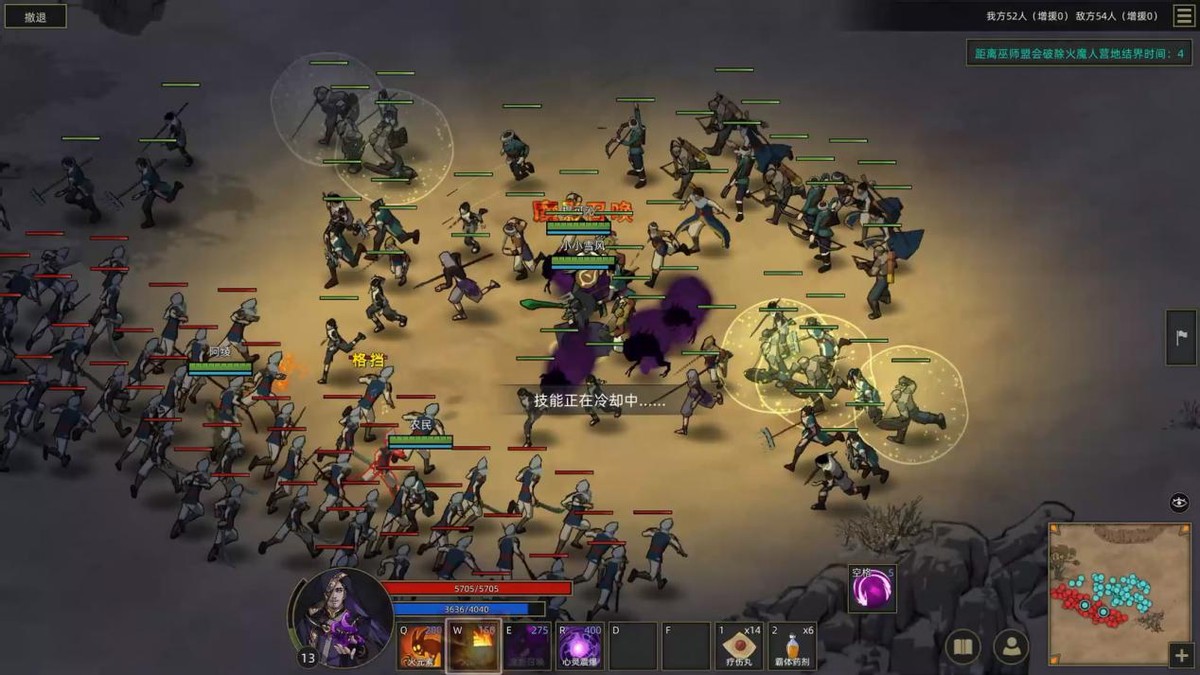Trigger the 空格 purple swirl ability
Image resolution: width=1200 pixels, height=675 pixels.
(x=872, y=589)
